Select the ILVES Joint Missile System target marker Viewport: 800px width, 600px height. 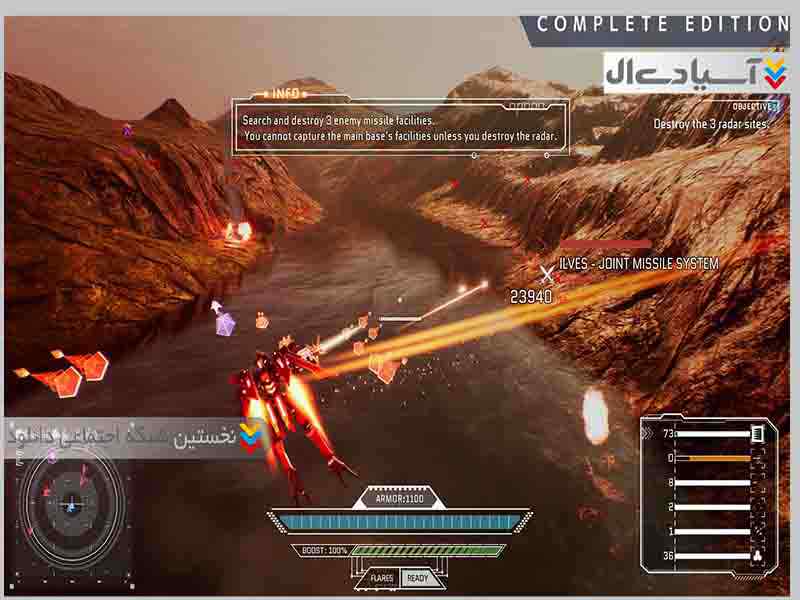tap(546, 271)
